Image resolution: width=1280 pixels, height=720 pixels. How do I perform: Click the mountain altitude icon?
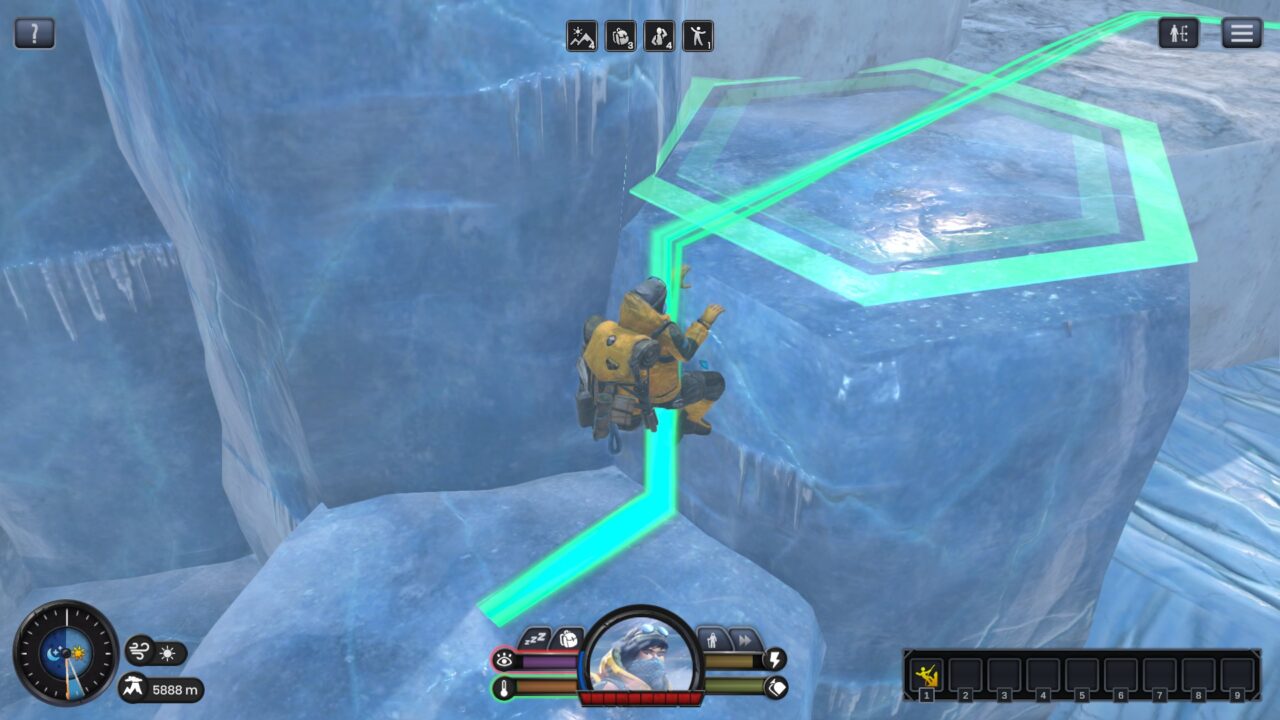134,688
